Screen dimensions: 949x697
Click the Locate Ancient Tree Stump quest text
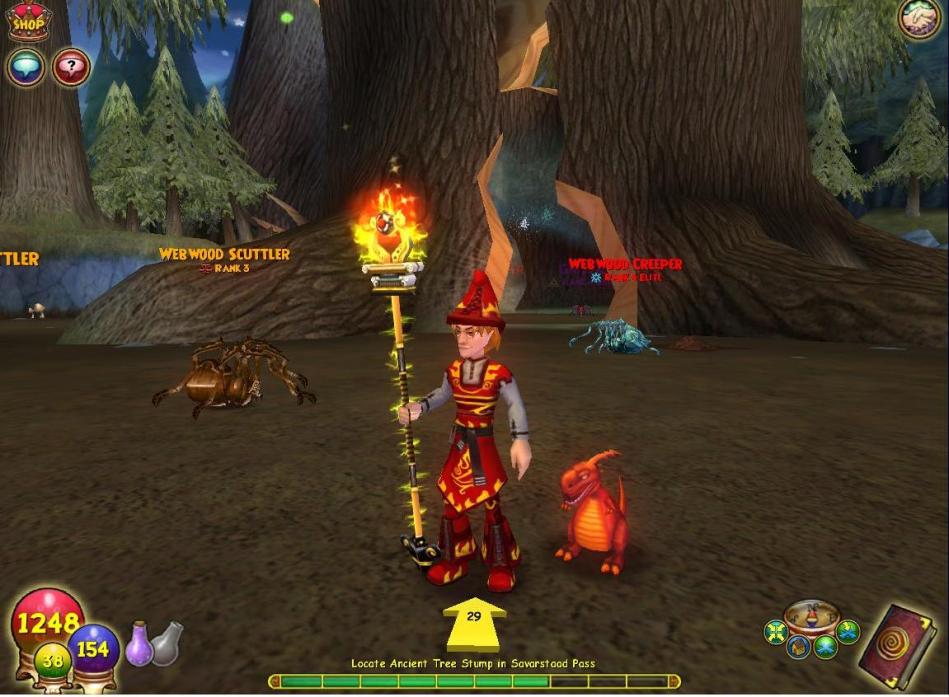coord(474,663)
